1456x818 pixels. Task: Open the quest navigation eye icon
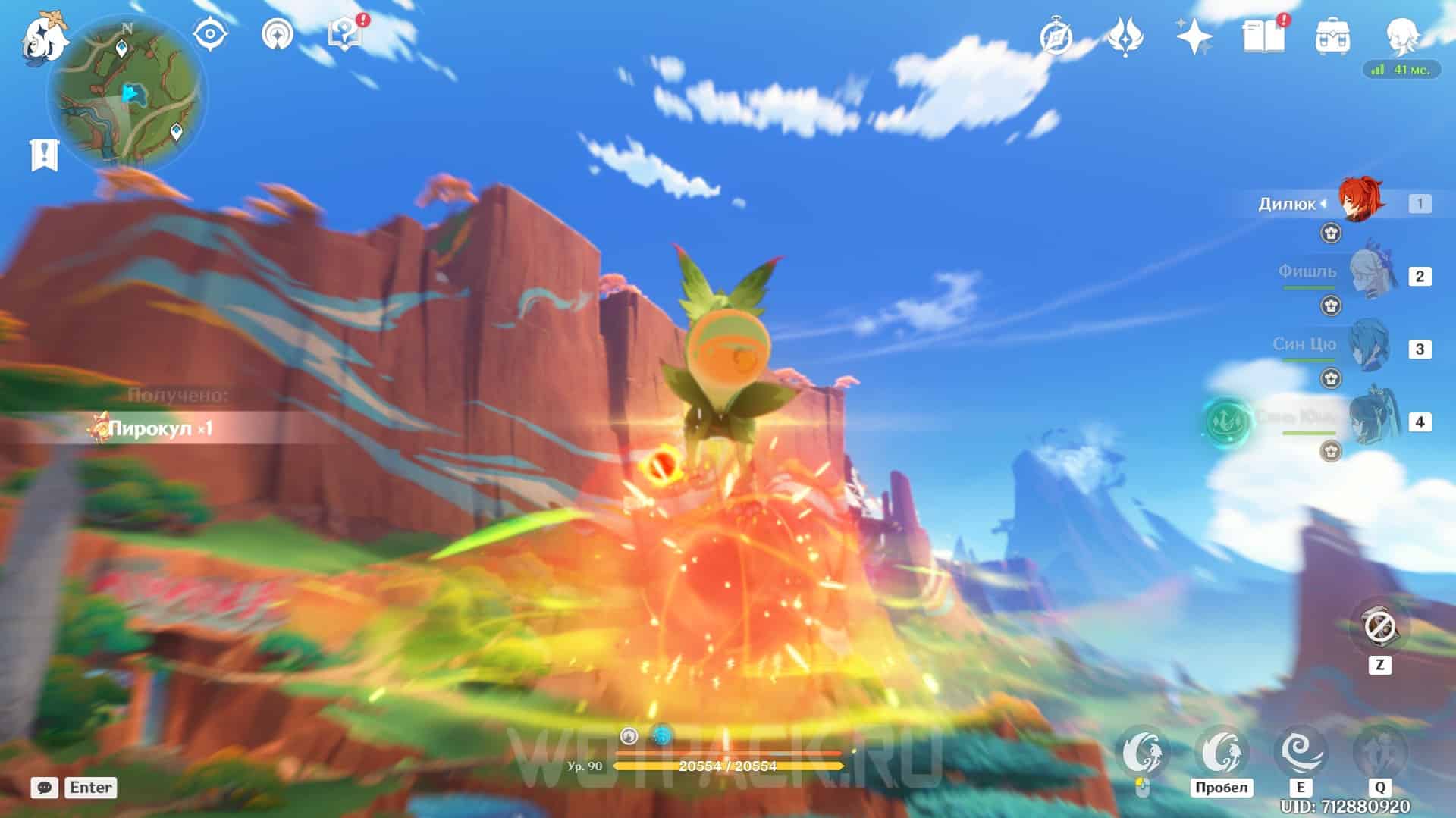(x=210, y=35)
